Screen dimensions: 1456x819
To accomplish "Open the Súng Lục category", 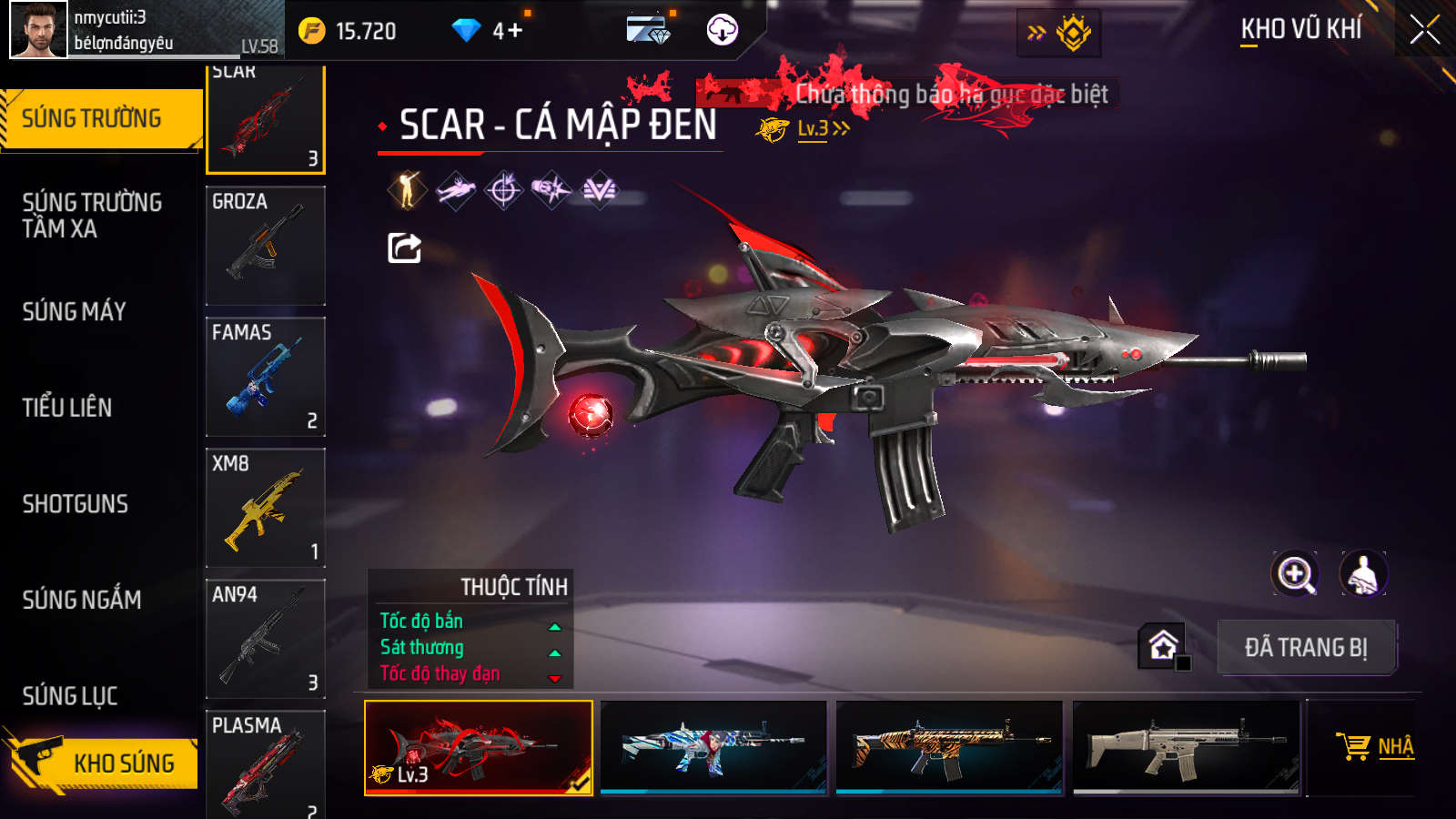I will tap(70, 696).
